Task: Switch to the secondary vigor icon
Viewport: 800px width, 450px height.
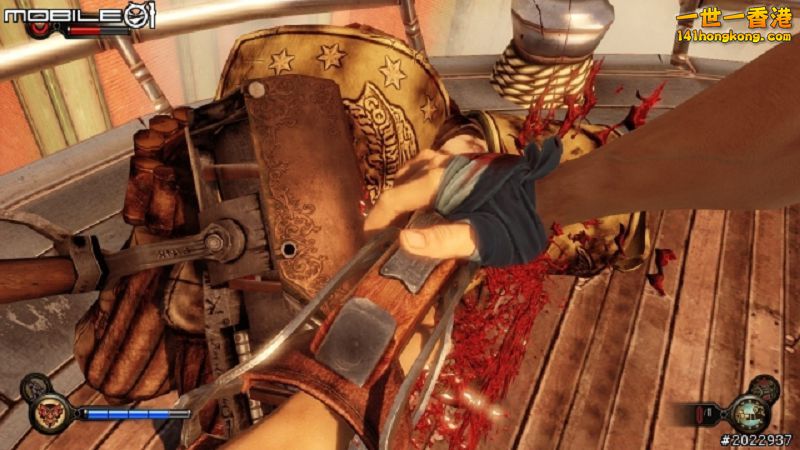Action: pos(35,385)
